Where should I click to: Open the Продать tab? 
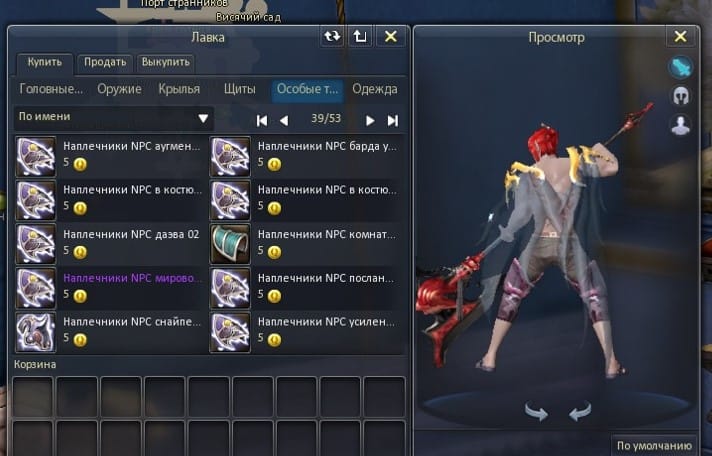click(x=104, y=63)
